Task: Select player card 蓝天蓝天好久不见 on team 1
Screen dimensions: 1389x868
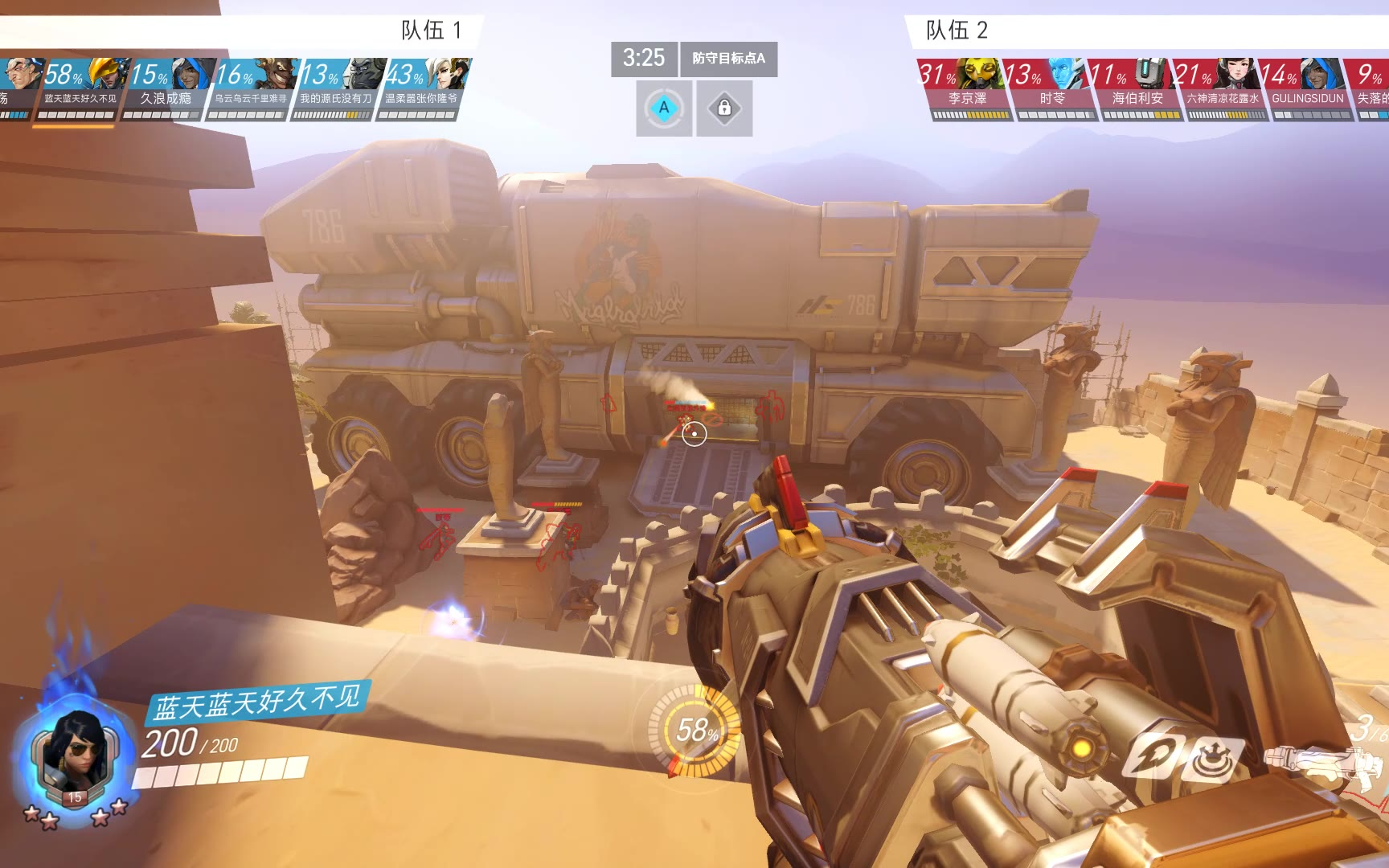Action: tap(79, 89)
